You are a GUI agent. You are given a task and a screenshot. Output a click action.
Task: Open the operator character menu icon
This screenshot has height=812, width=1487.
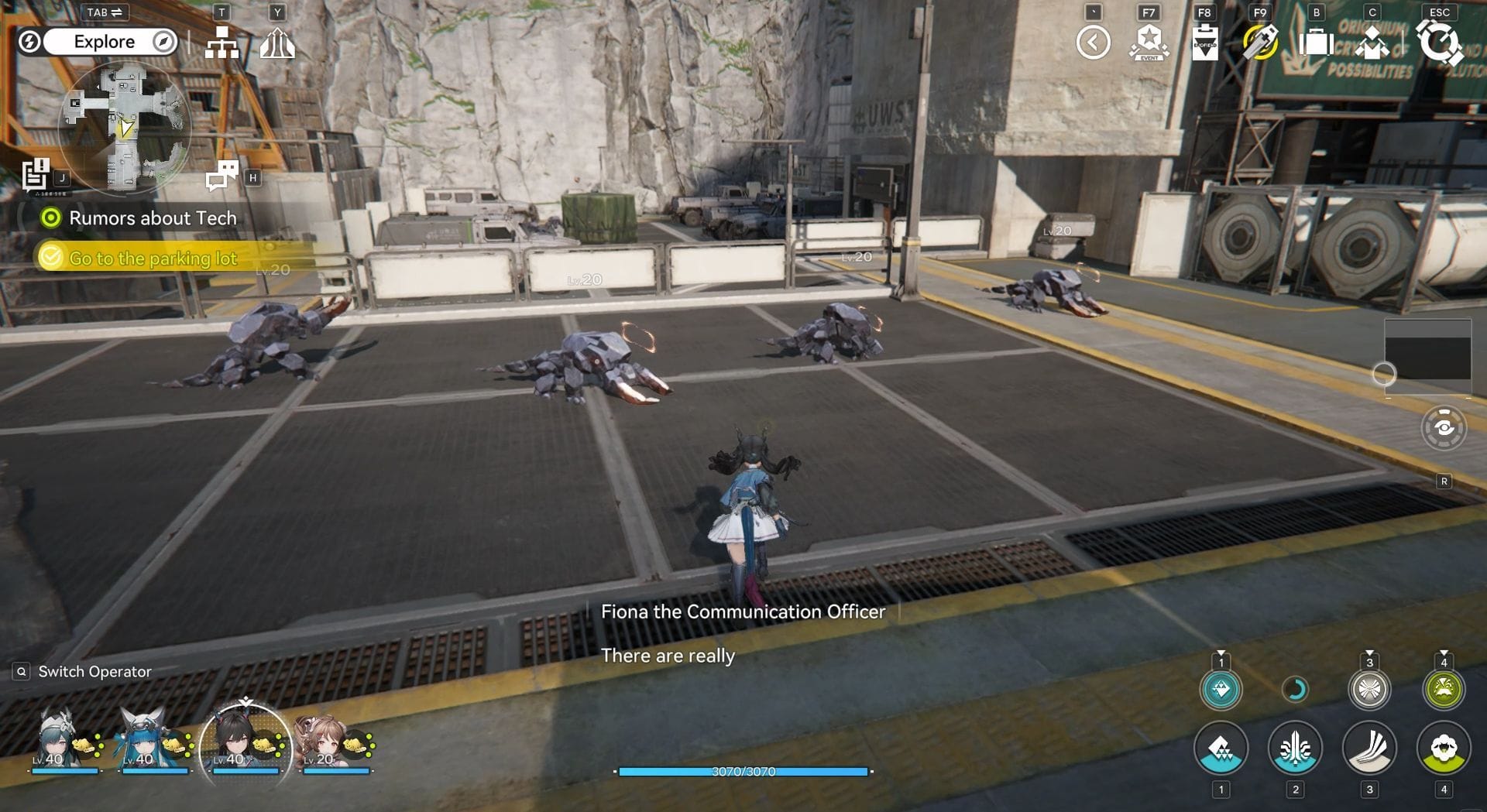tap(1372, 43)
